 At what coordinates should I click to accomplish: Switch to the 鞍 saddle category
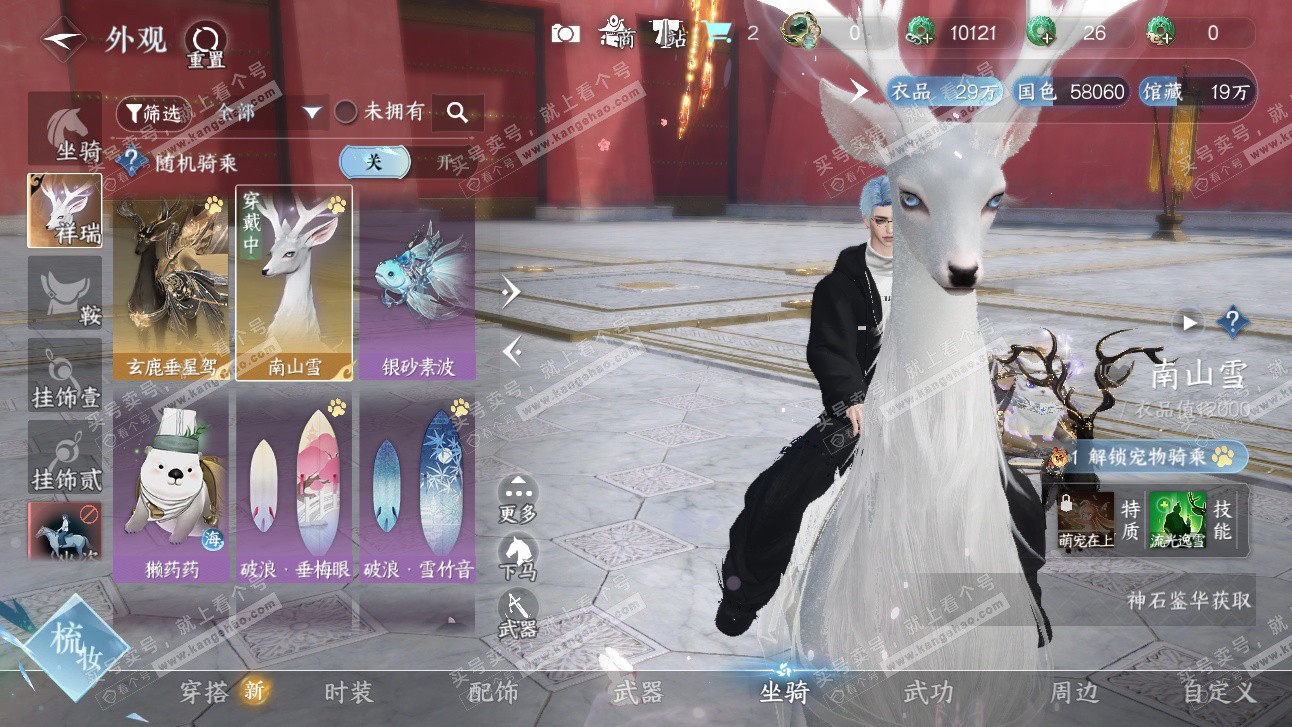pyautogui.click(x=65, y=293)
